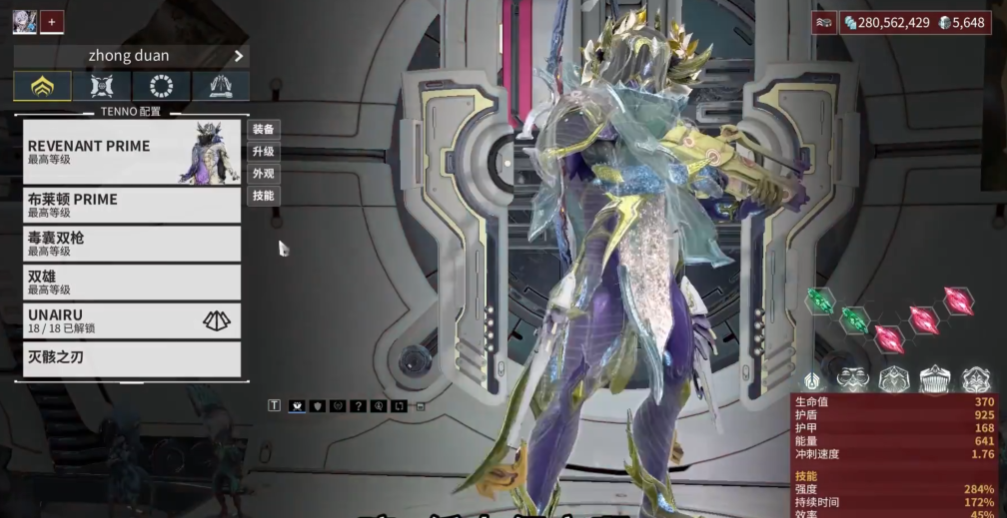
Task: Switch to the vehicles hands tab
Action: click(221, 86)
